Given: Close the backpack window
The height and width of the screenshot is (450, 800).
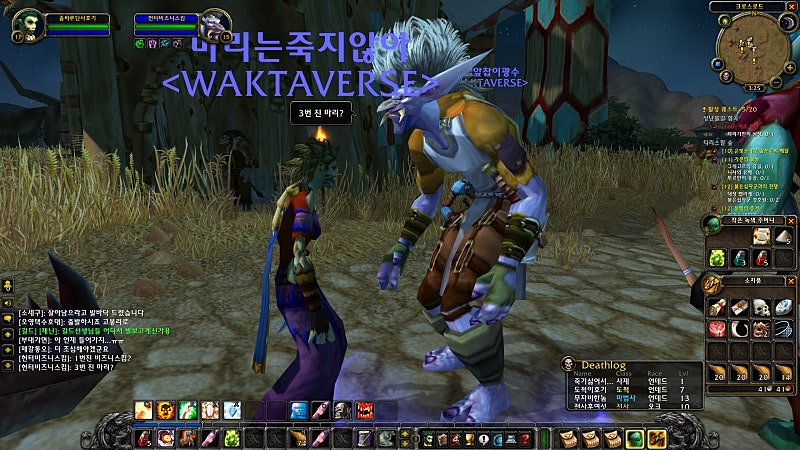Looking at the screenshot, I should [792, 283].
